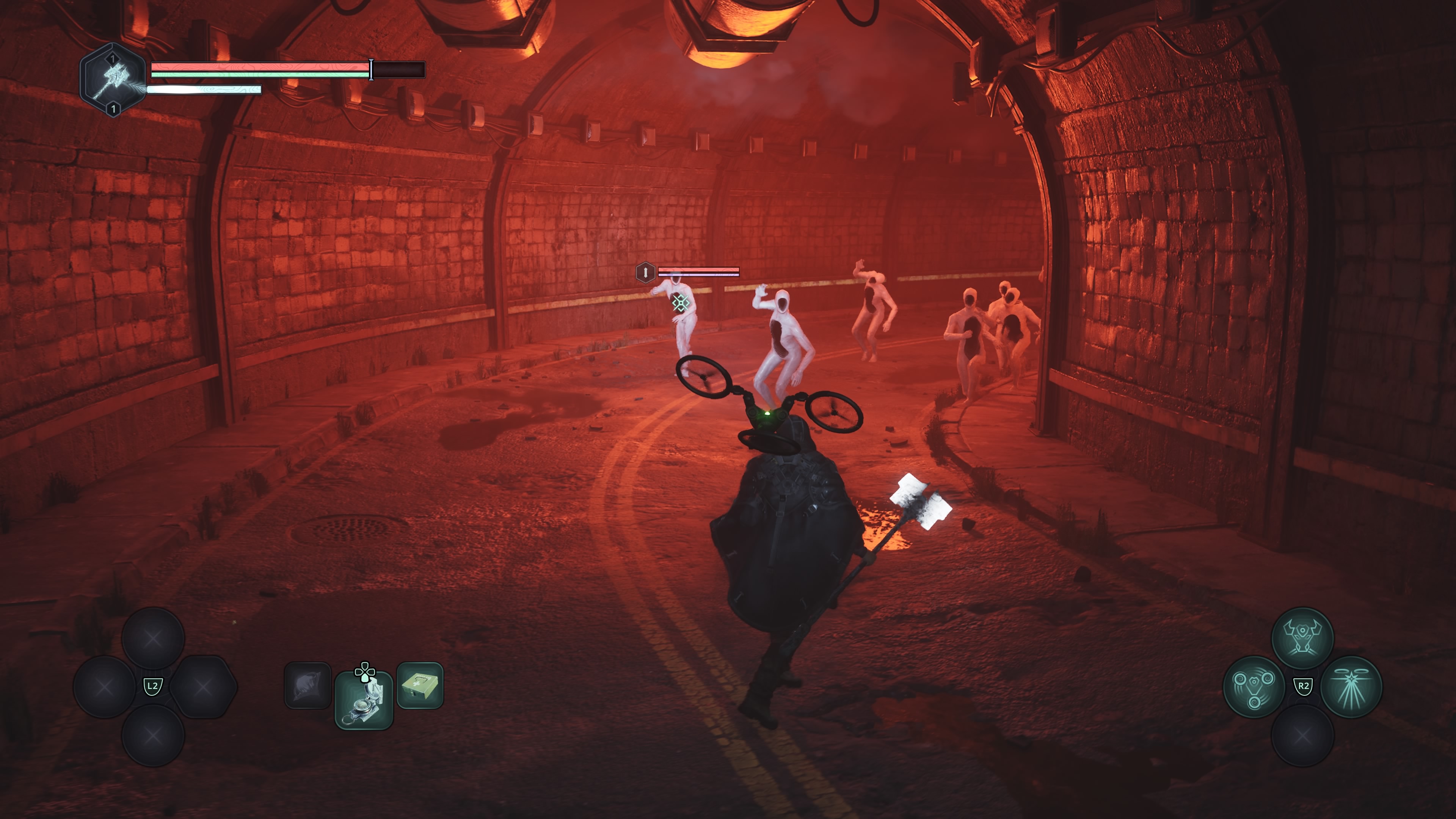Trigger the triple spiral rotor ability
The width and height of the screenshot is (1456, 819).
click(x=1254, y=687)
